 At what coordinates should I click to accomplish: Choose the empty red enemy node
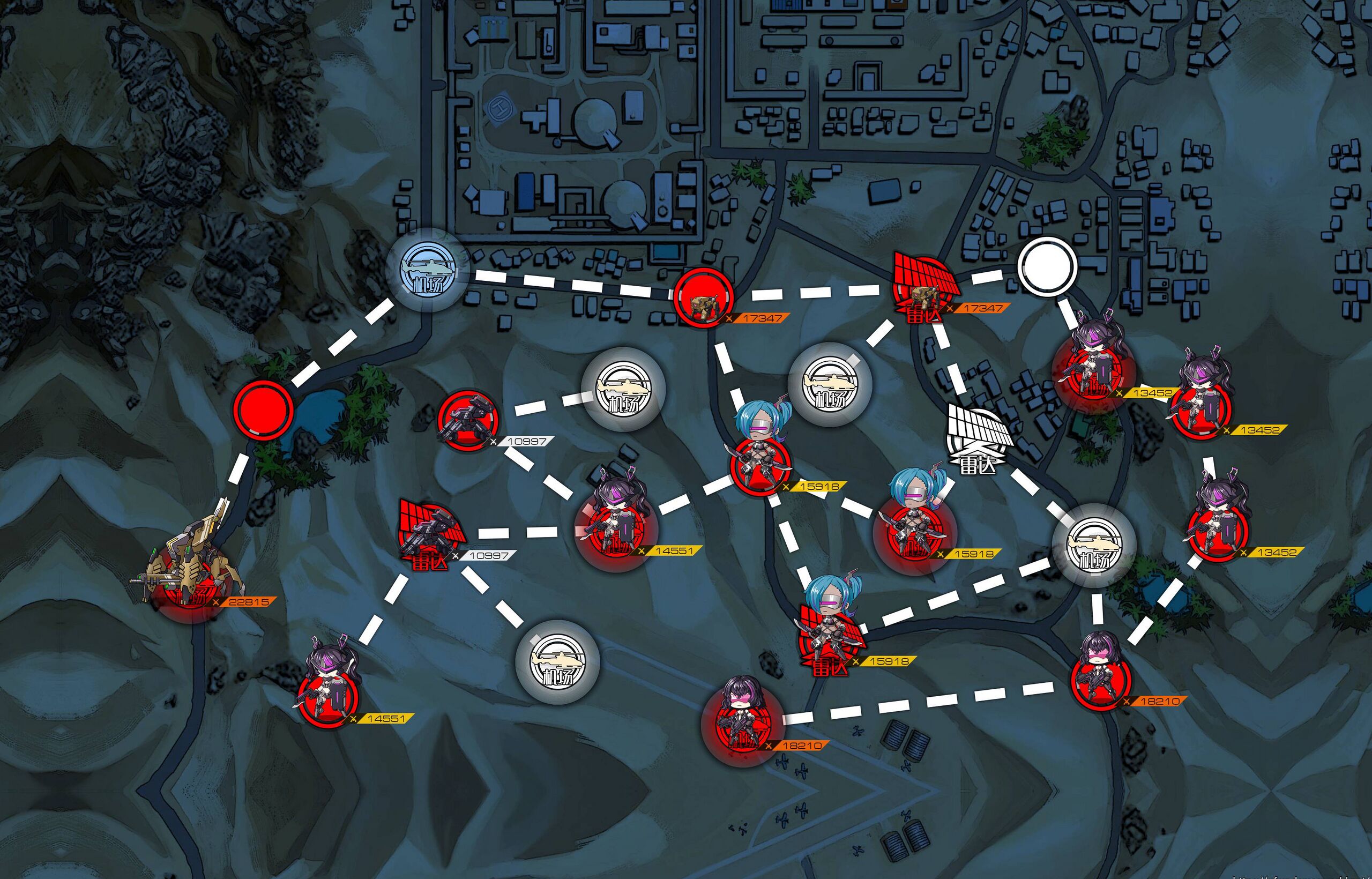tap(263, 408)
